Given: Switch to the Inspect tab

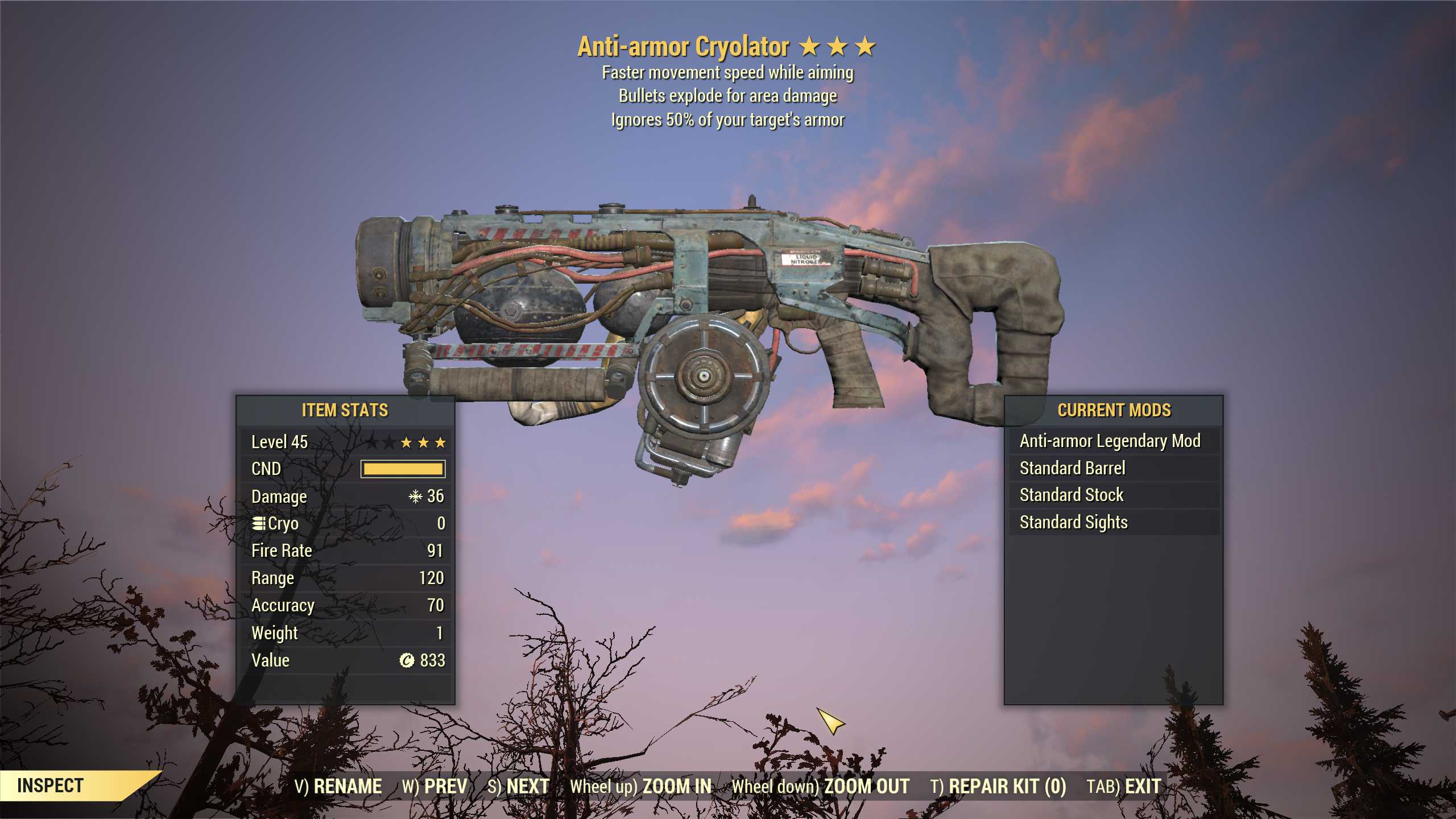Looking at the screenshot, I should (50, 786).
